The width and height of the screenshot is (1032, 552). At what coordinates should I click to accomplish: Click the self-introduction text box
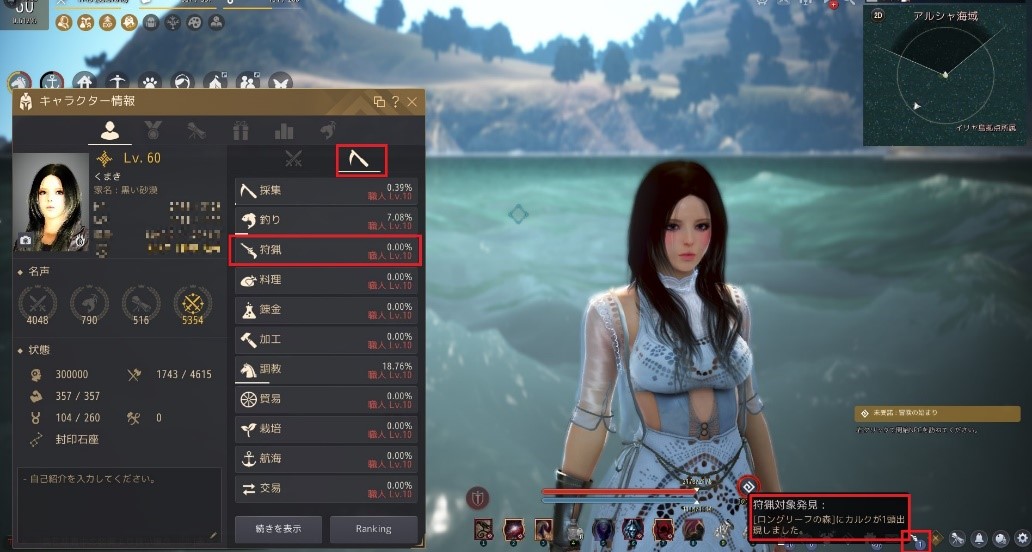pyautogui.click(x=117, y=505)
